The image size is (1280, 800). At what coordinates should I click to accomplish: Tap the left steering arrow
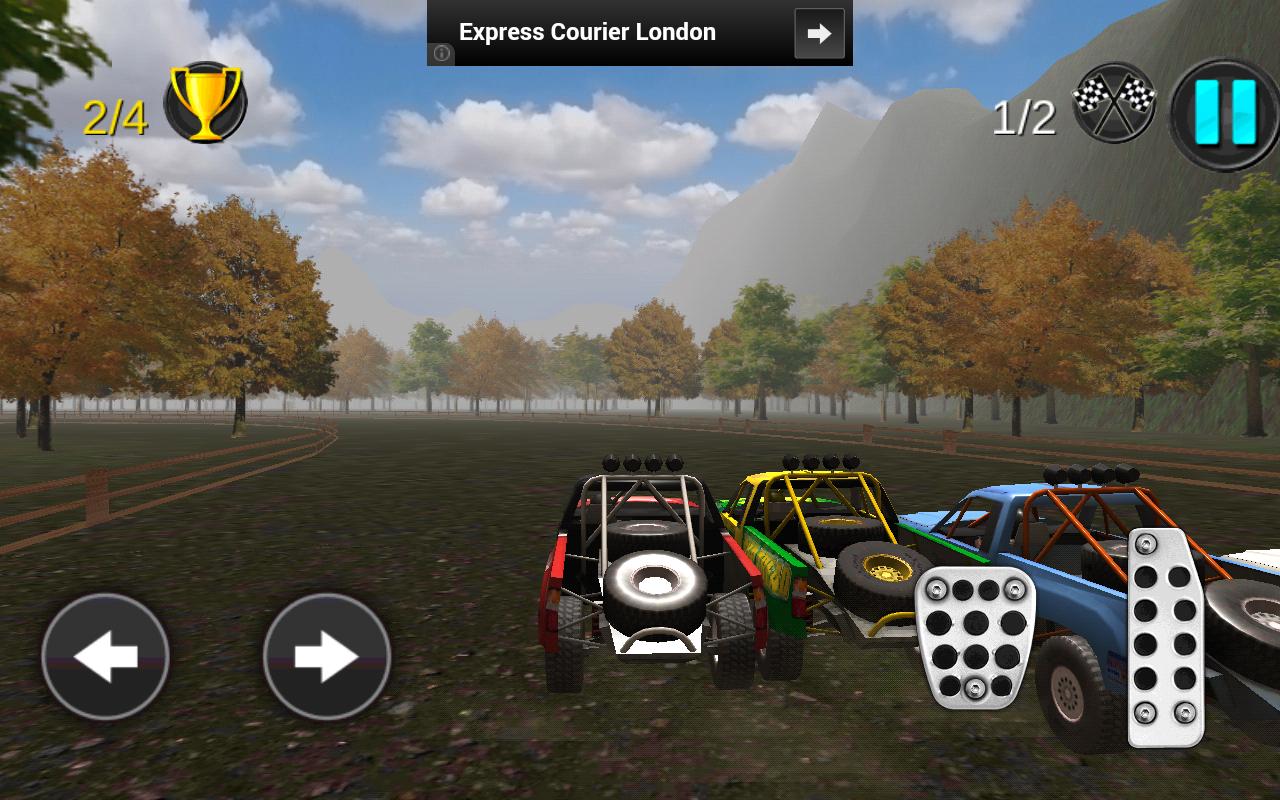coord(103,658)
